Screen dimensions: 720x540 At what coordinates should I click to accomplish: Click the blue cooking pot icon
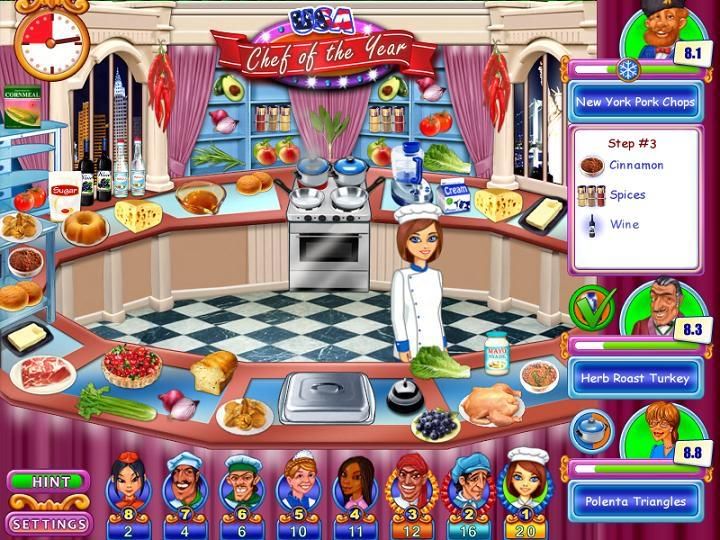(588, 428)
